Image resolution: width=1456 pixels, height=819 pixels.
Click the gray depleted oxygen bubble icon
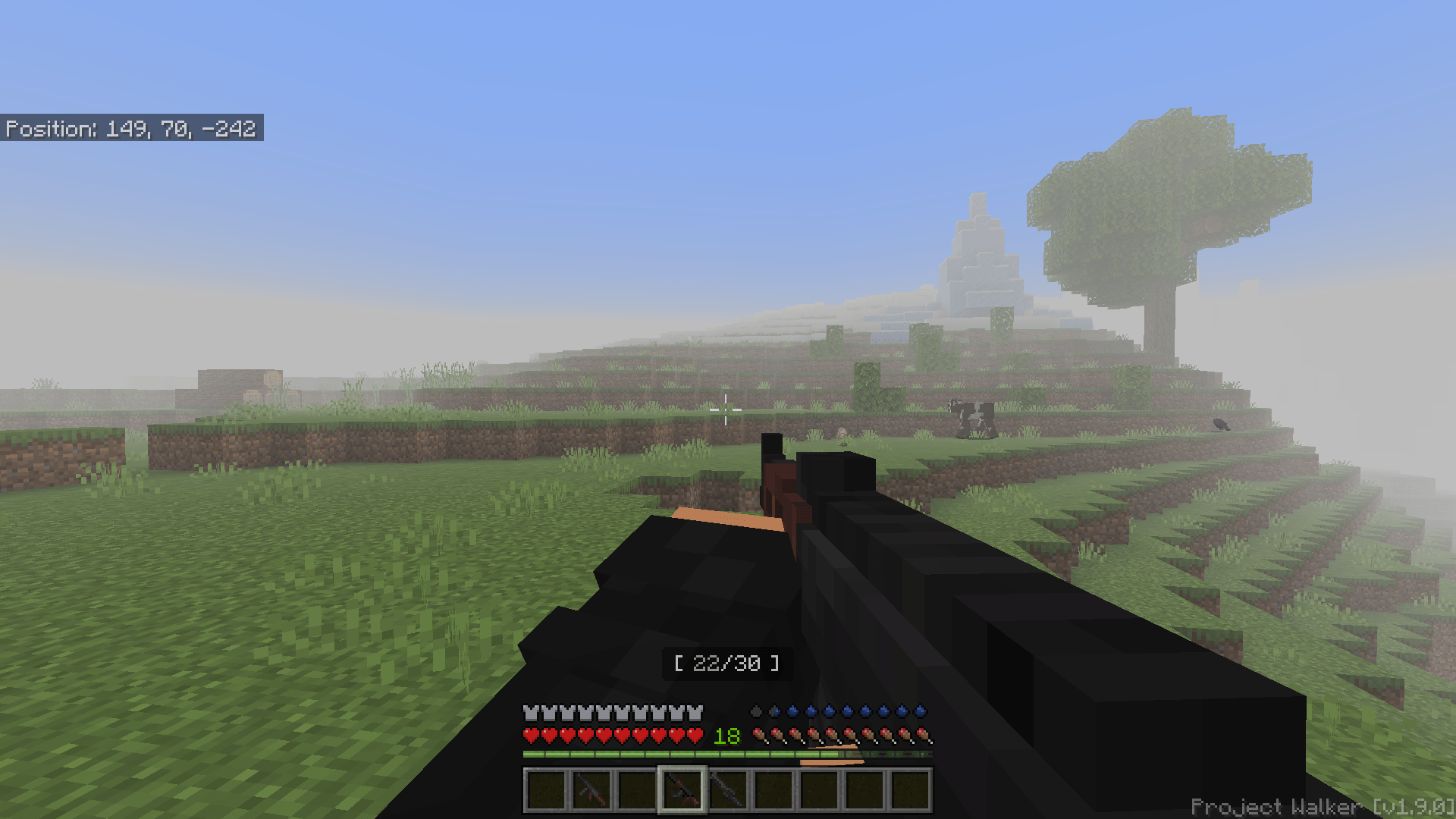pos(756,711)
